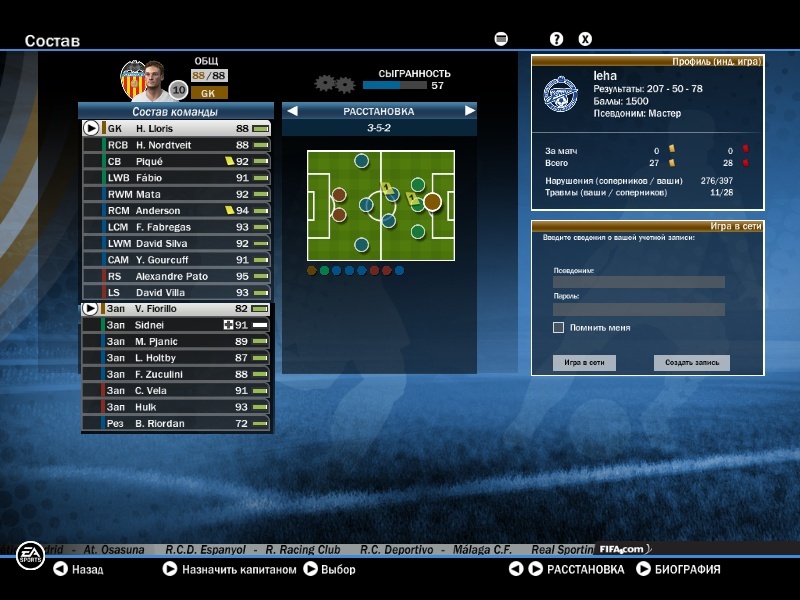Select goalkeeper H. Lloris row
This screenshot has height=600, width=800.
pos(177,129)
